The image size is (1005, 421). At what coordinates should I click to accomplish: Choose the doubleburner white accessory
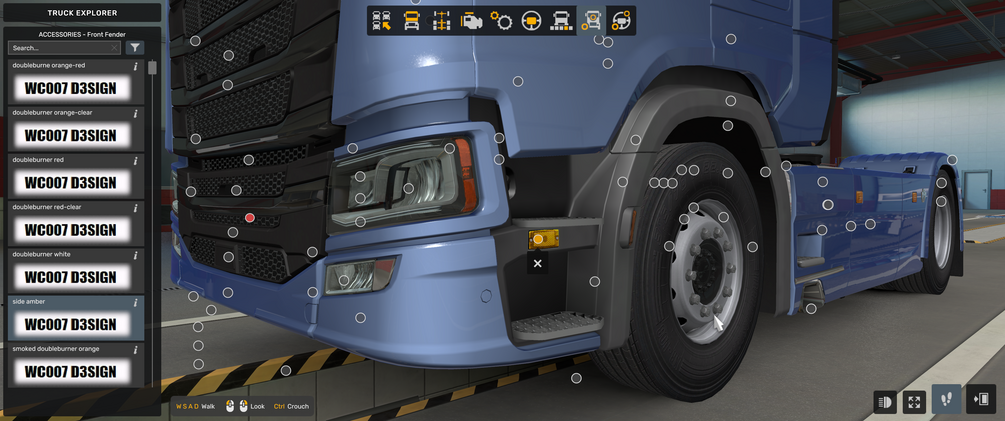point(71,277)
